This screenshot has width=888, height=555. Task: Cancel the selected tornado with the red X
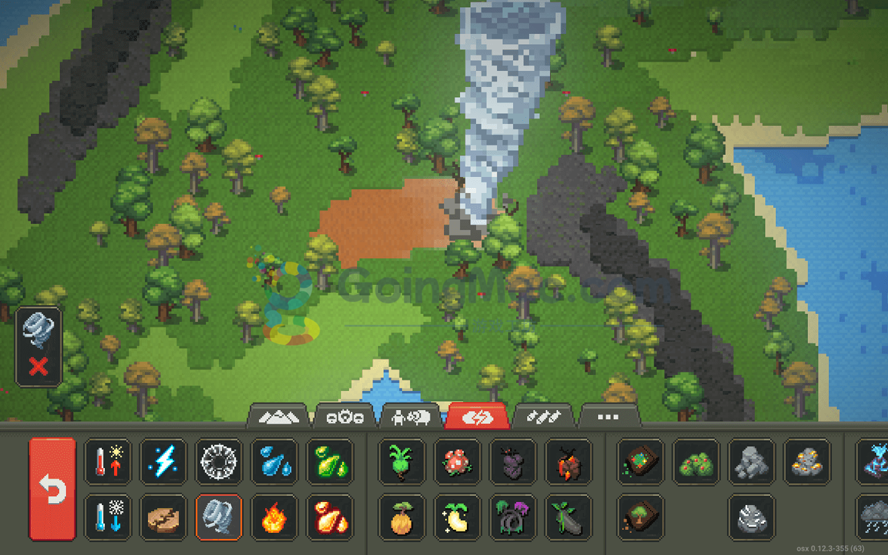39,366
